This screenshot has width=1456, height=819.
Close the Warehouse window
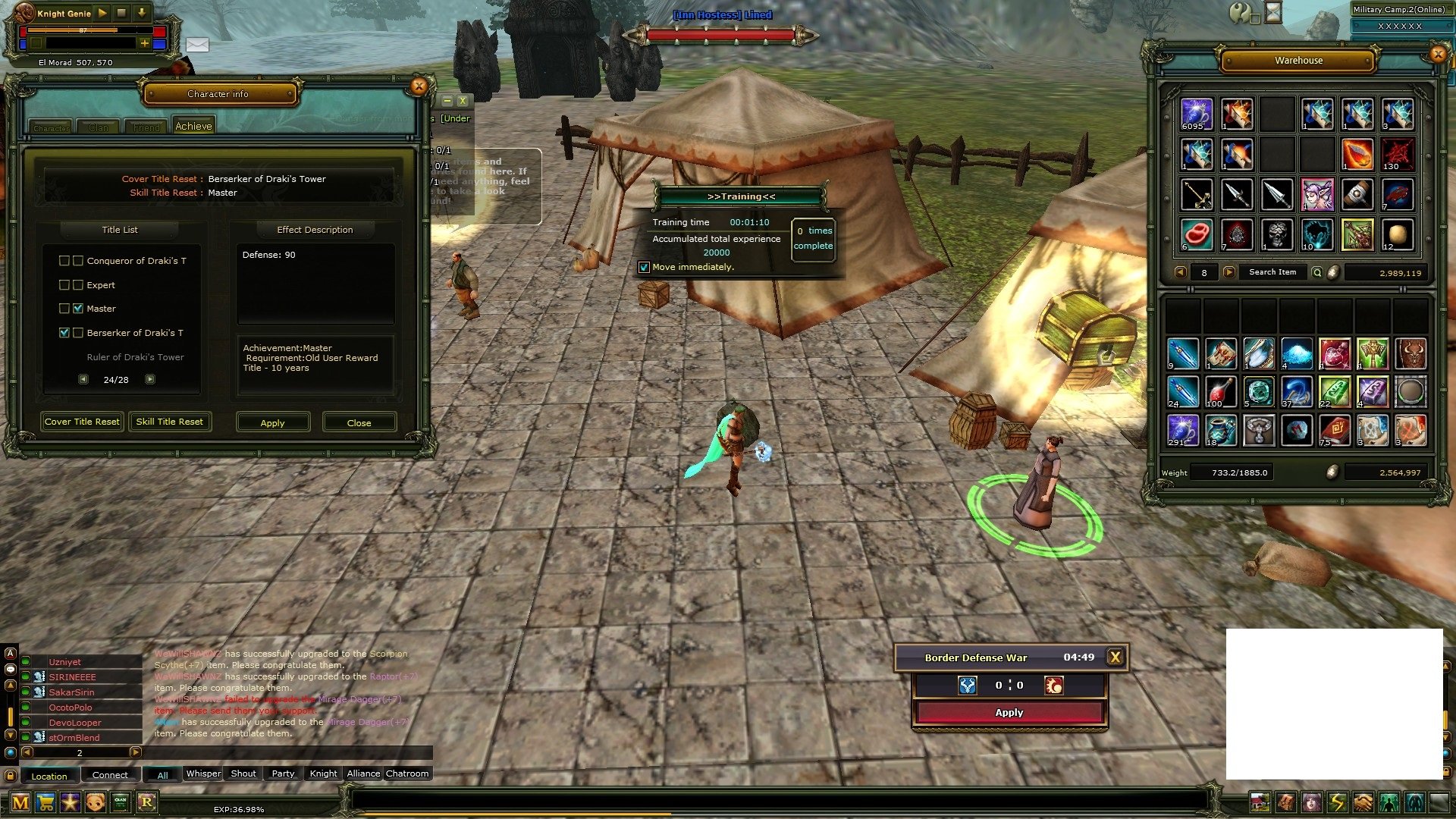coord(1438,54)
